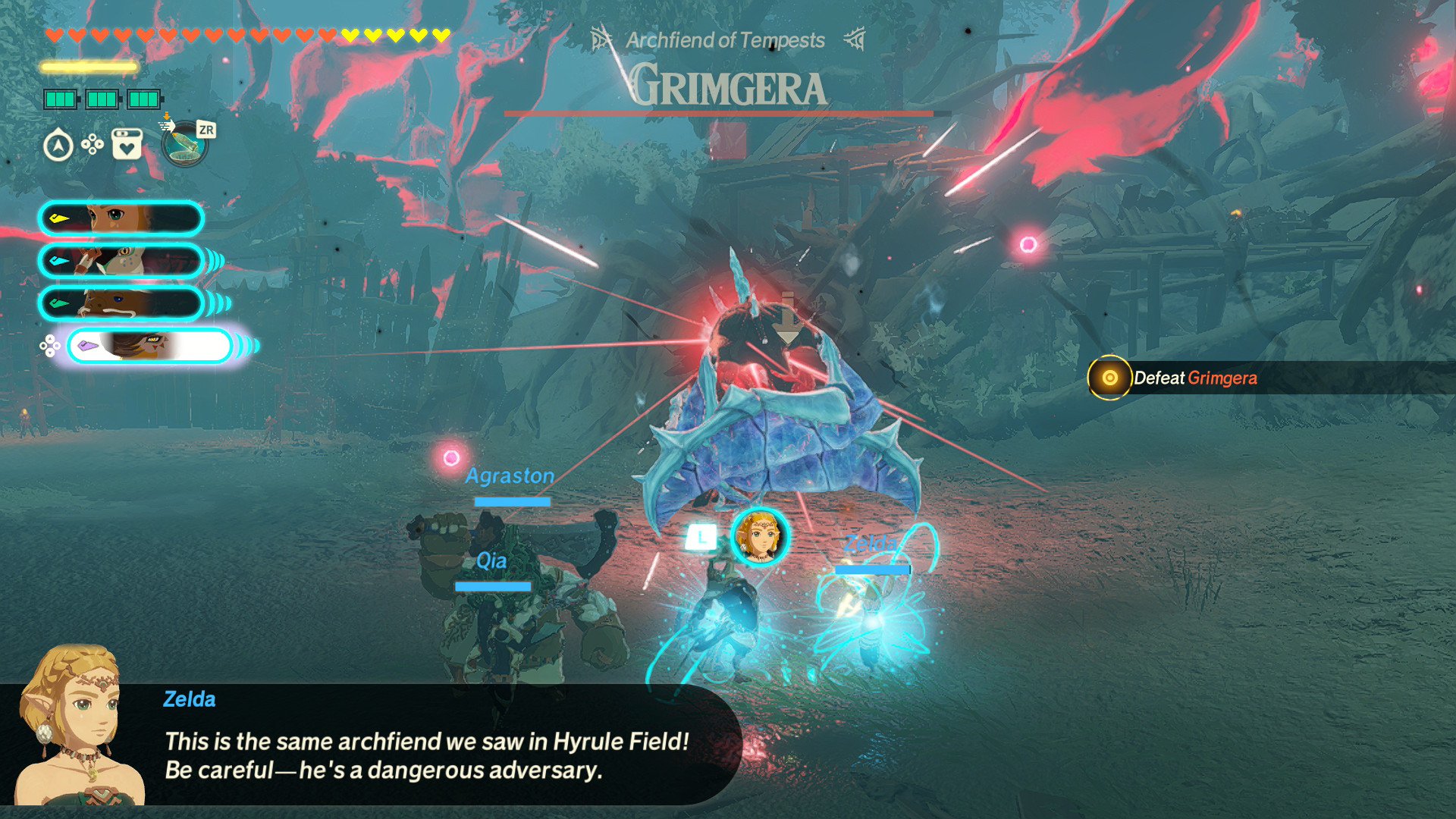Screen dimensions: 1456x819
Task: Activate the Zonai rocket device icon
Action: 184,144
